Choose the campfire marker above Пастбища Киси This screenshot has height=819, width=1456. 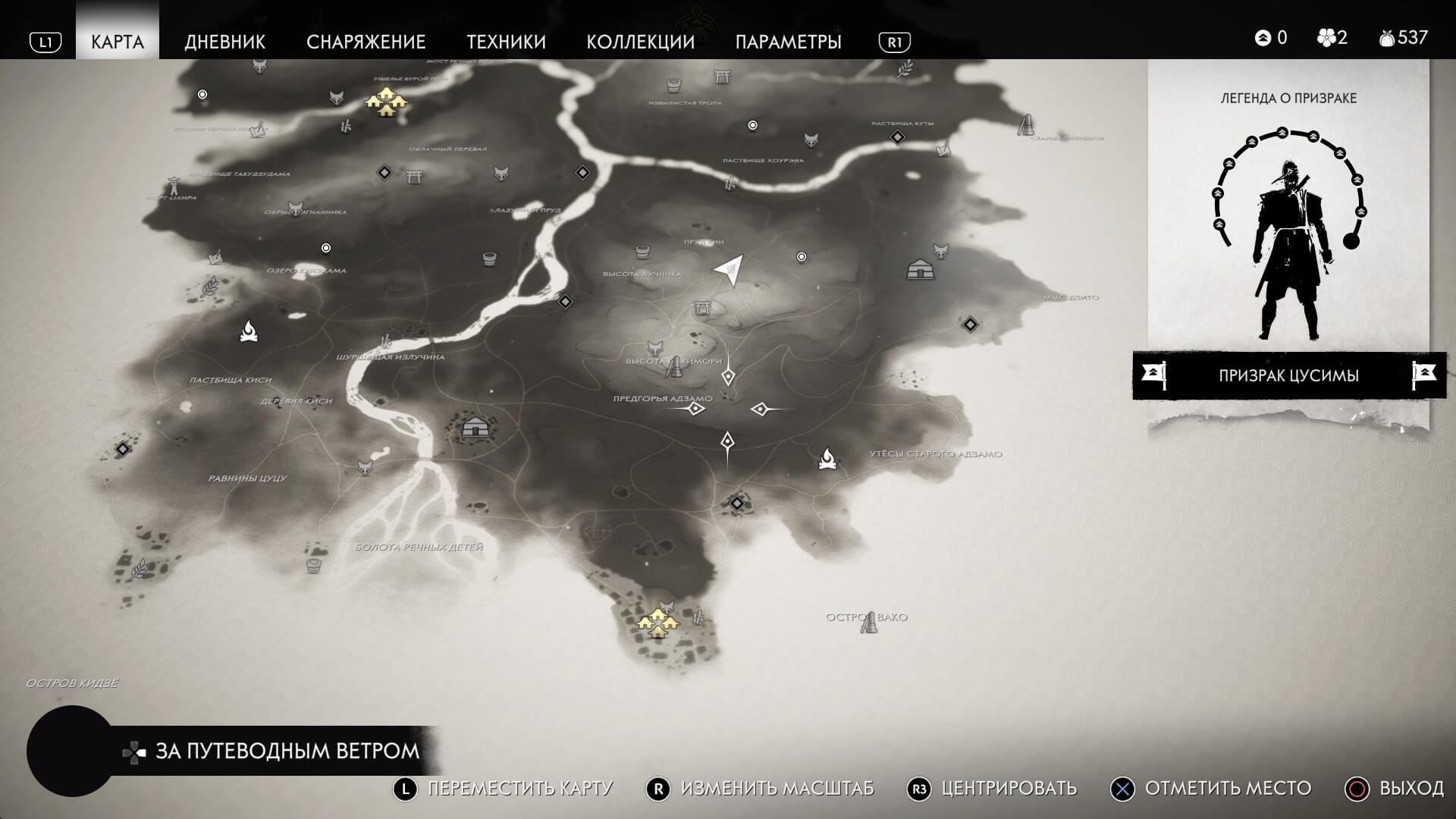pos(249,331)
